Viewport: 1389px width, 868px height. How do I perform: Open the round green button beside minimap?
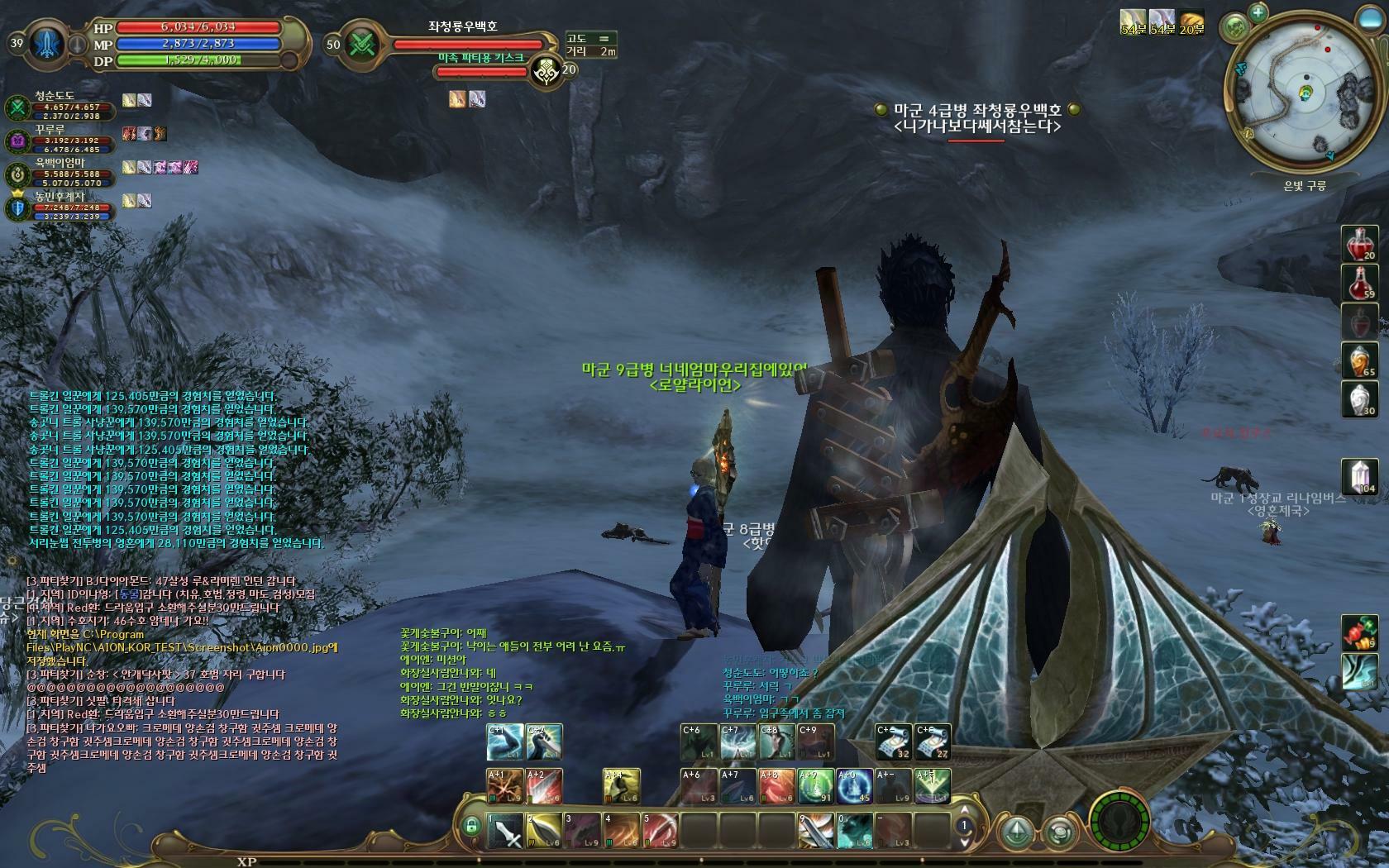(x=1234, y=27)
